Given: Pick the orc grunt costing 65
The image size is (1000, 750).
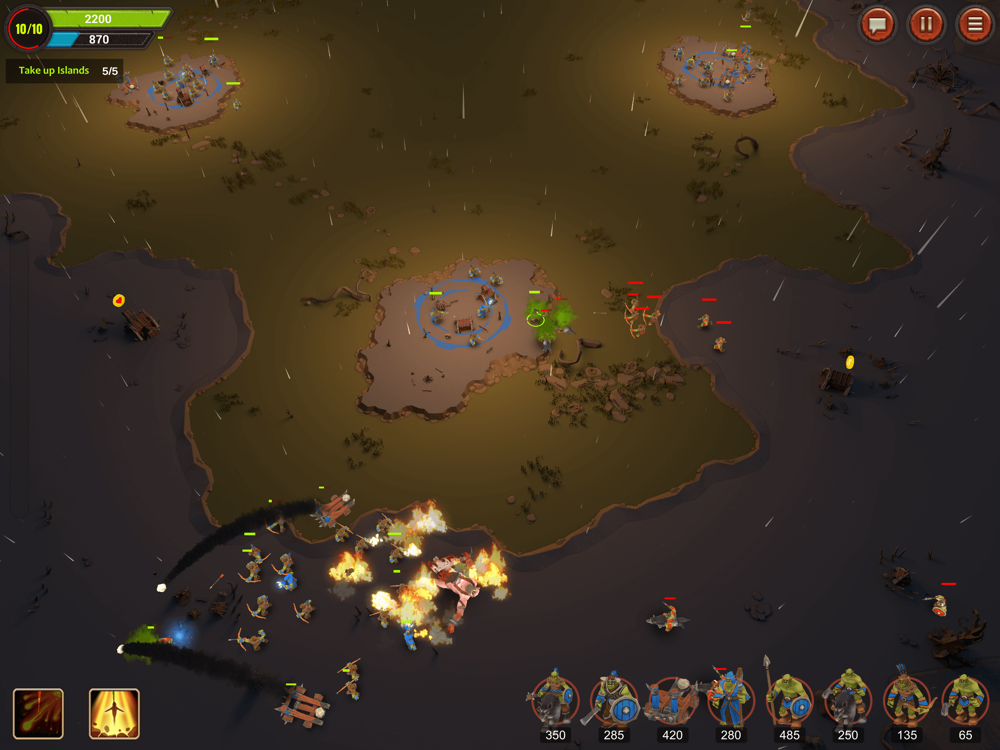Looking at the screenshot, I should click(964, 702).
